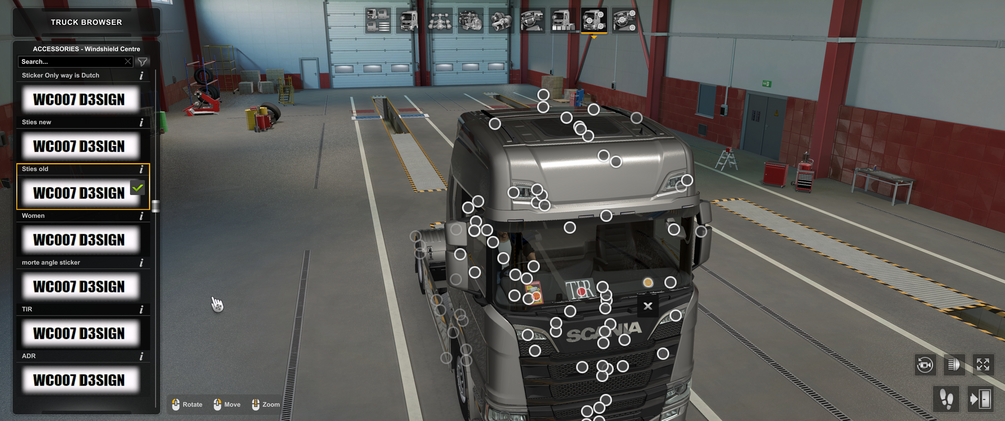Select the TIR sticker accessory
The width and height of the screenshot is (1005, 421).
[79, 333]
